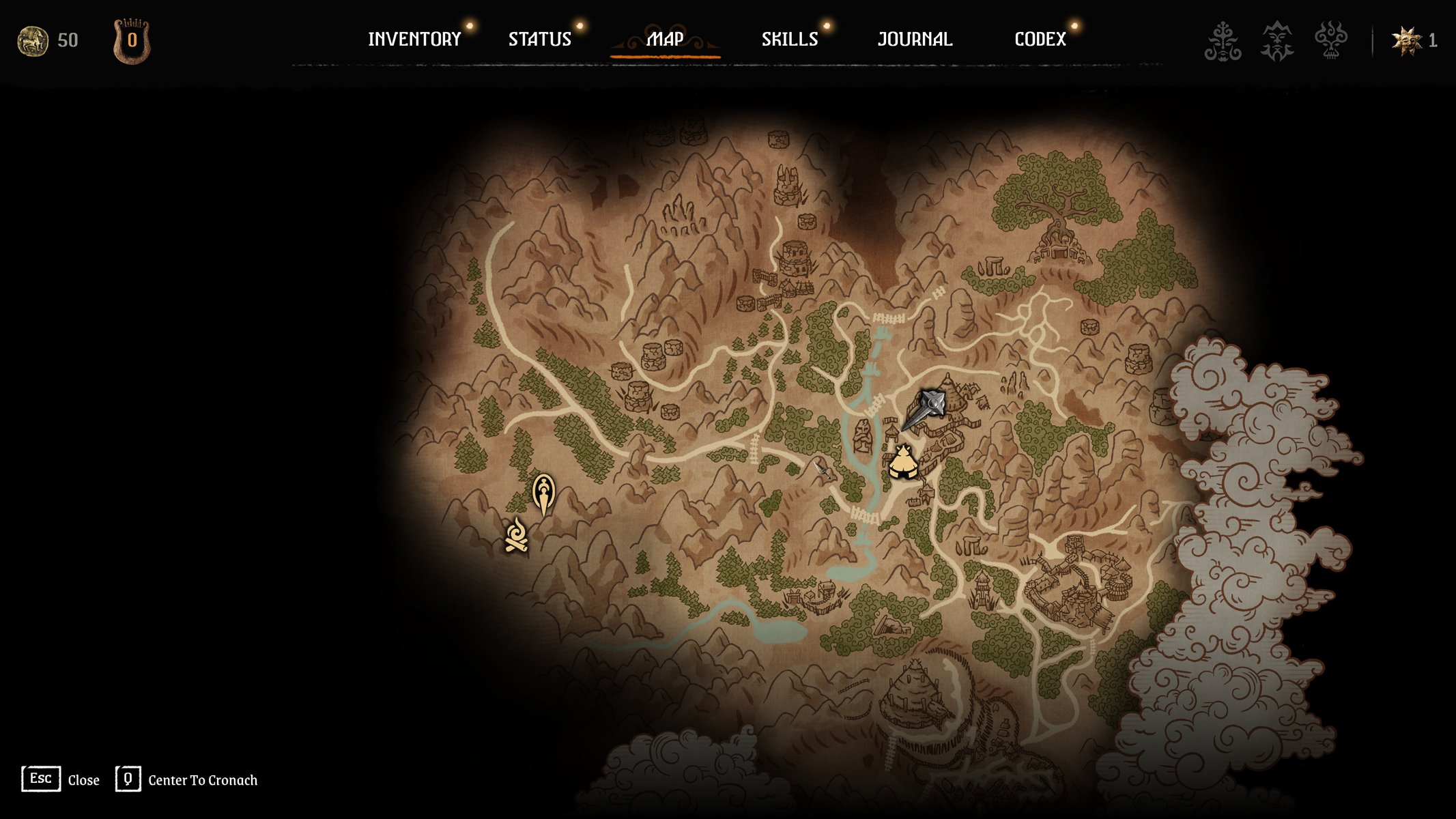The height and width of the screenshot is (819, 1456).
Task: Click the Close label at bottom left
Action: pos(83,780)
